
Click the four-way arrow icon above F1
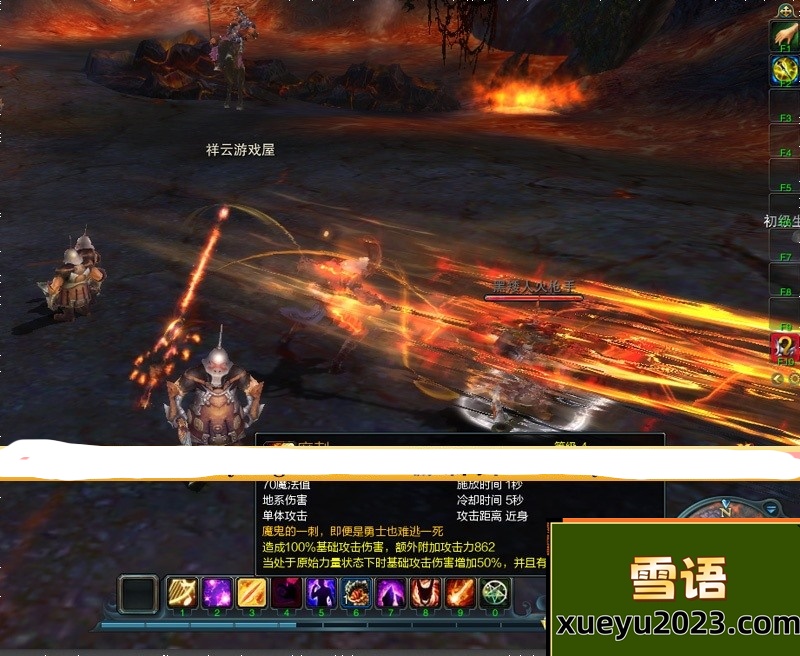click(786, 9)
